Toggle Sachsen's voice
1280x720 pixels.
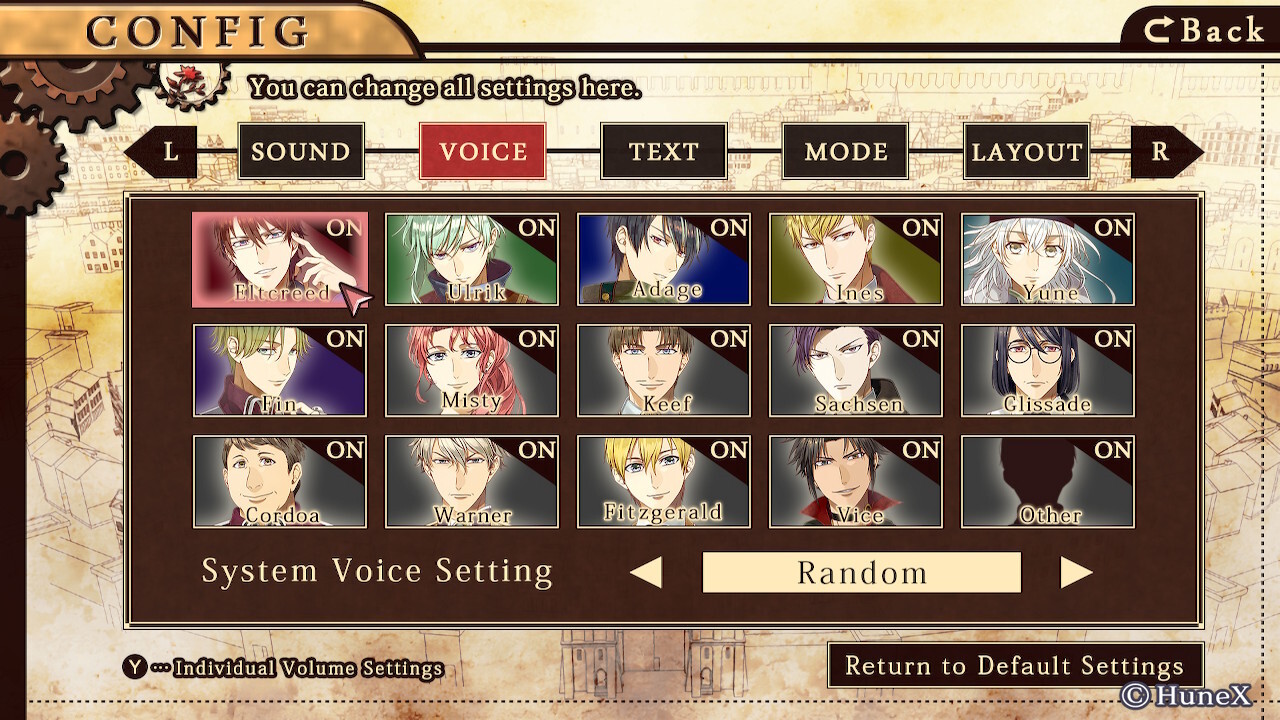(856, 370)
